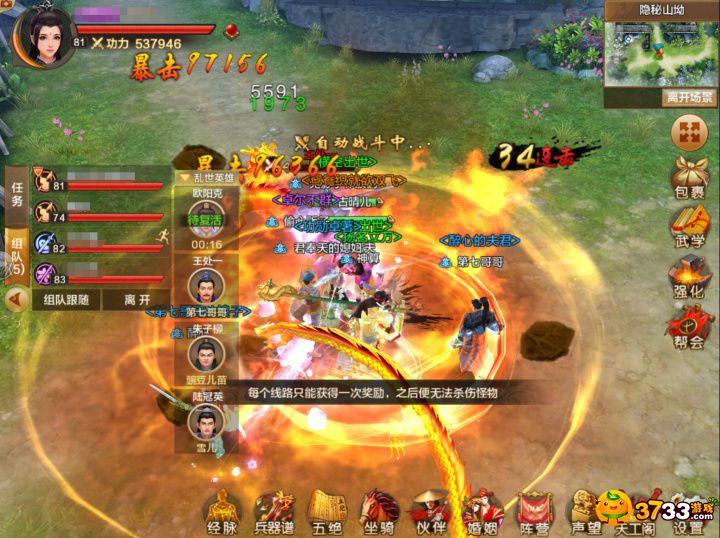This screenshot has width=720, height=538.
Task: Open the 武学 martial arts menu
Action: tap(689, 228)
